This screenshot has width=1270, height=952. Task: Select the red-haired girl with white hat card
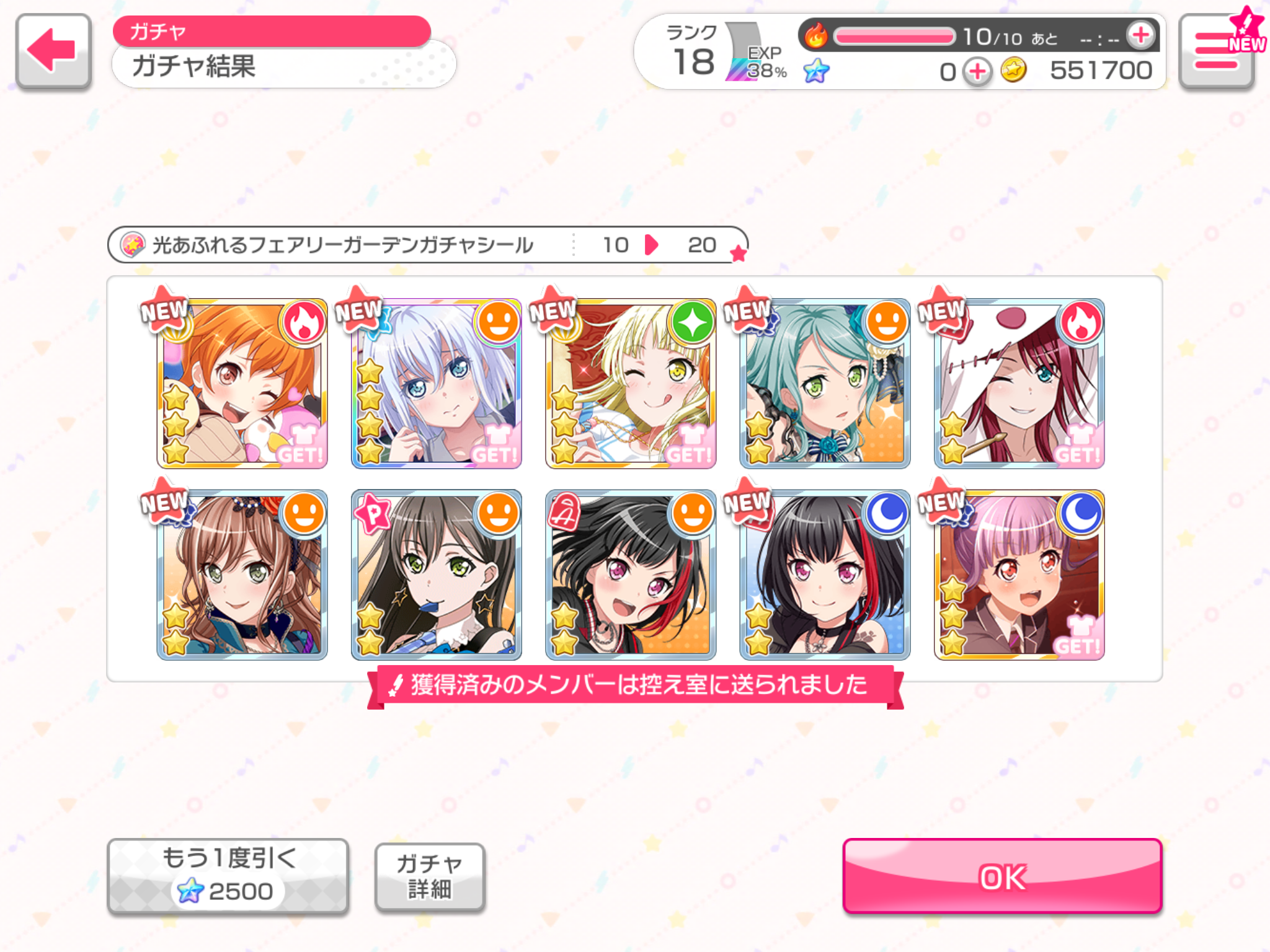coord(1019,384)
